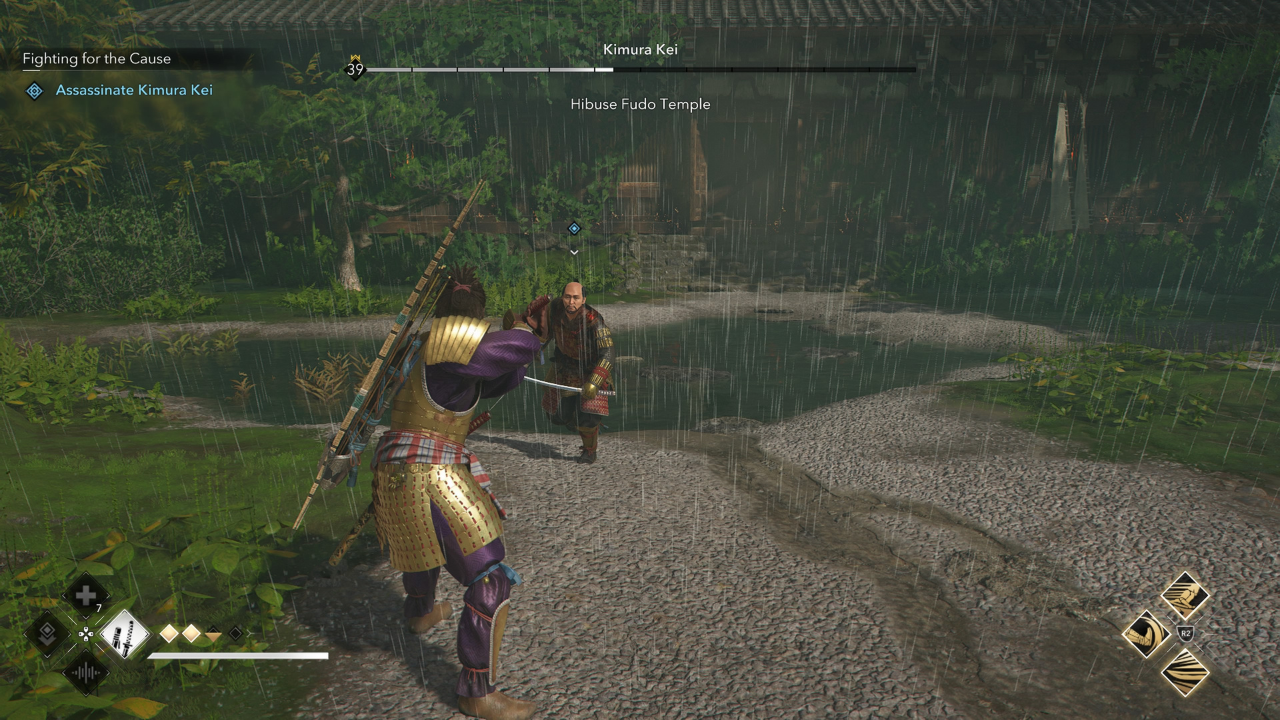This screenshot has height=720, width=1280.
Task: Use the healing ration cross icon
Action: click(x=86, y=596)
